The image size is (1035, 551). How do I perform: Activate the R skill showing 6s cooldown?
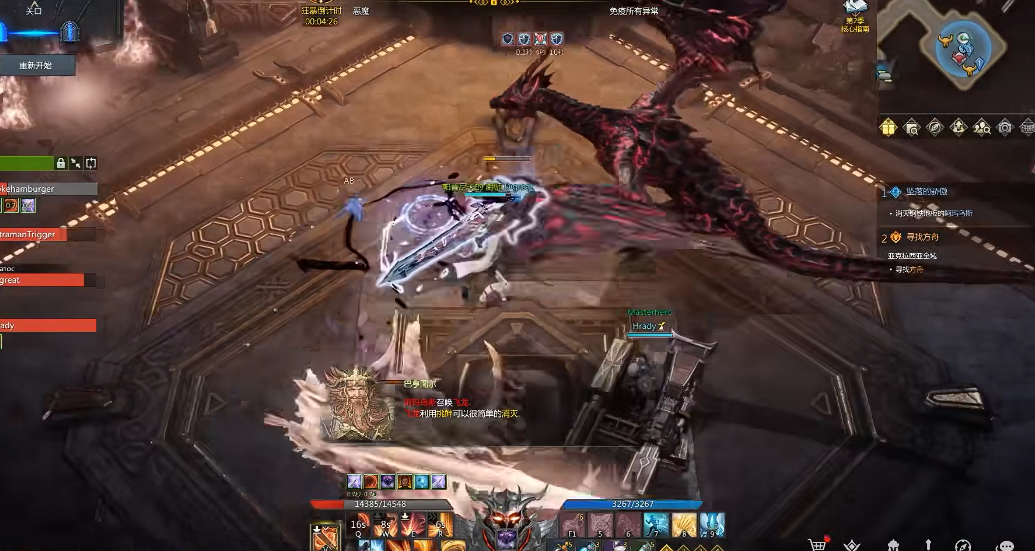coord(440,524)
